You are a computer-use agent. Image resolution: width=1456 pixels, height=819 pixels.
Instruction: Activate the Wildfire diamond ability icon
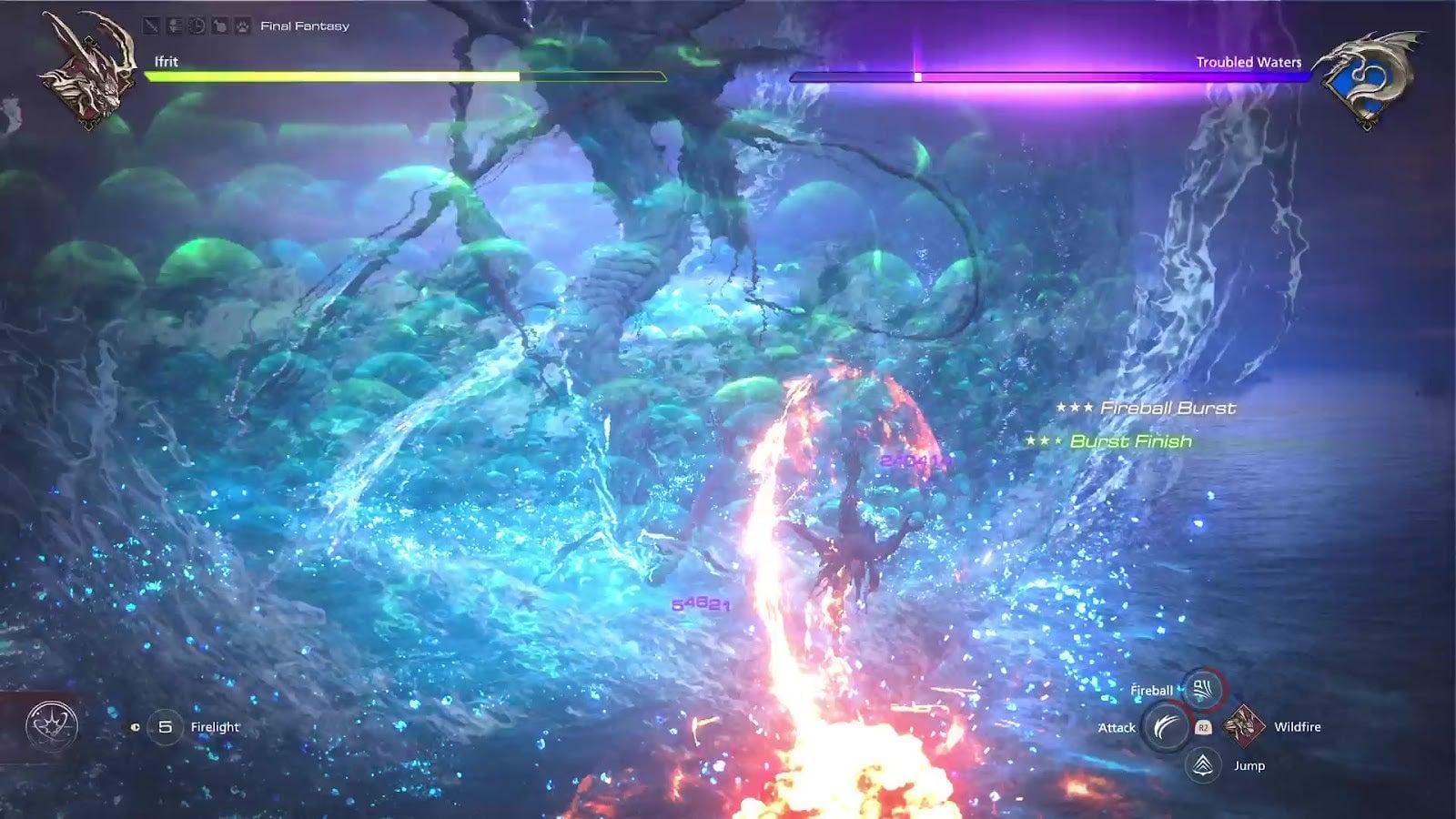point(1244,725)
